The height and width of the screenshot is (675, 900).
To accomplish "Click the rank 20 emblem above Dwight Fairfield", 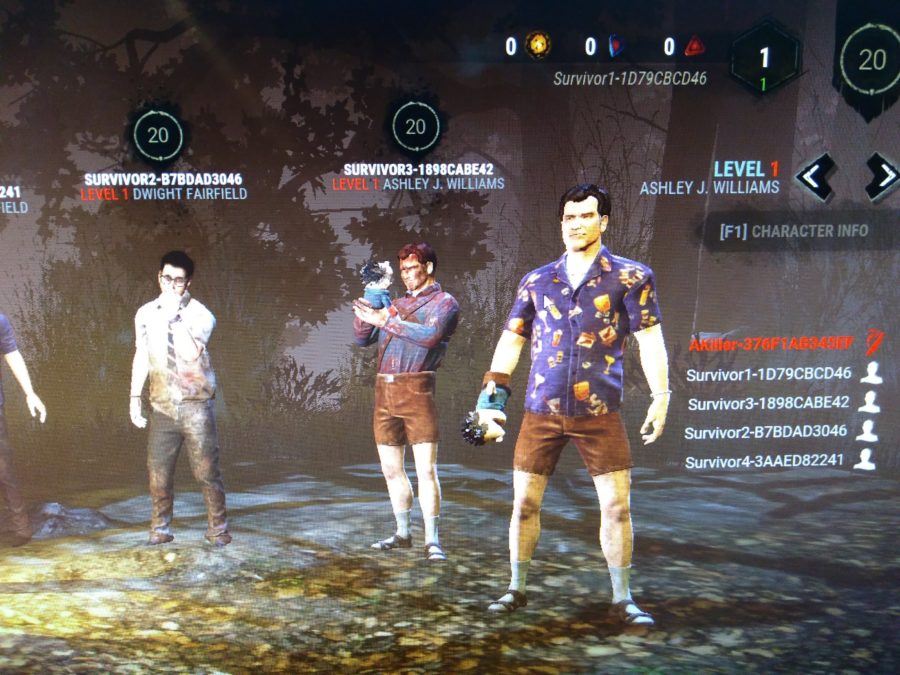I will coord(157,136).
